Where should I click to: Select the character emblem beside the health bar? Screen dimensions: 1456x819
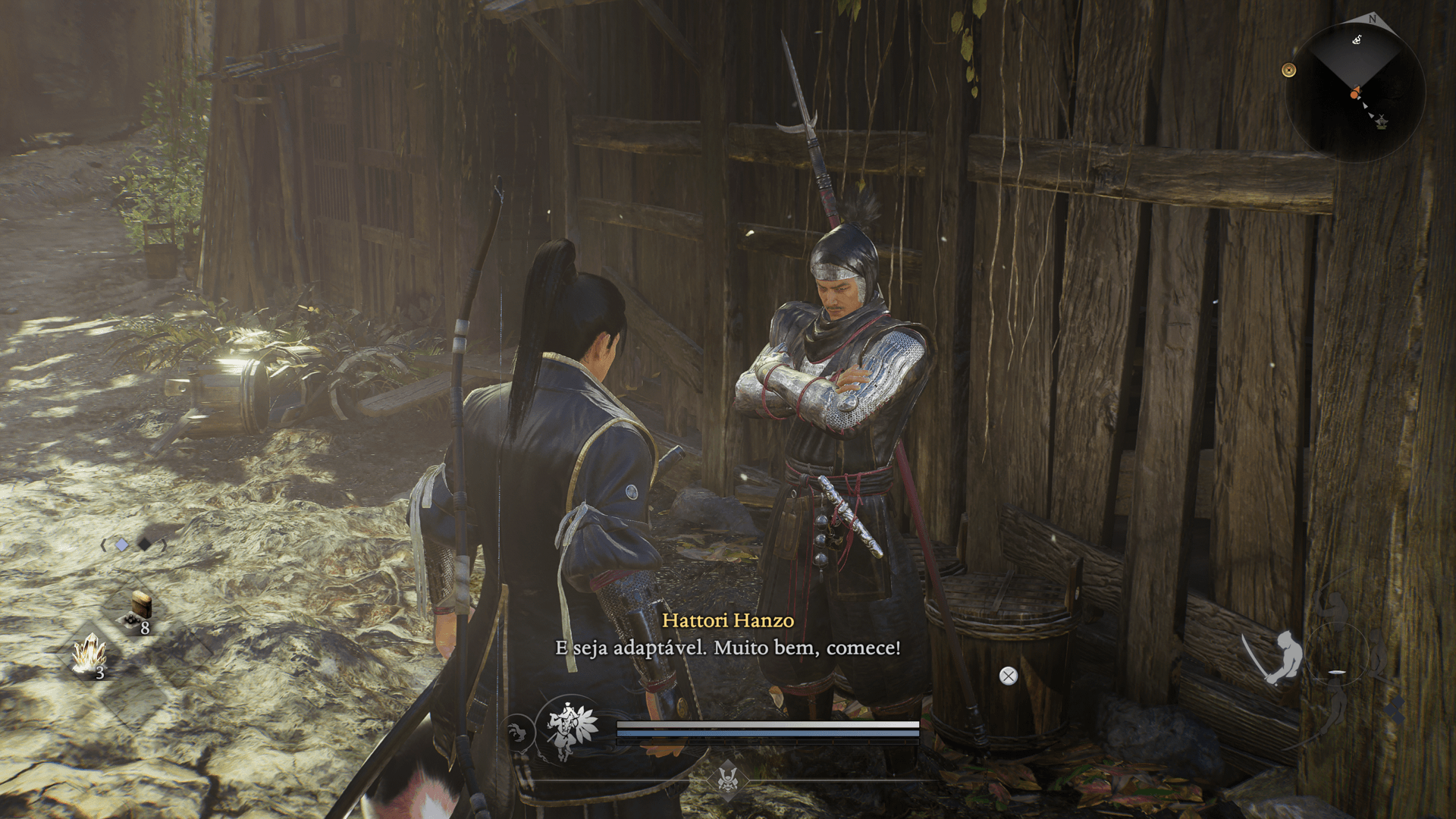567,730
